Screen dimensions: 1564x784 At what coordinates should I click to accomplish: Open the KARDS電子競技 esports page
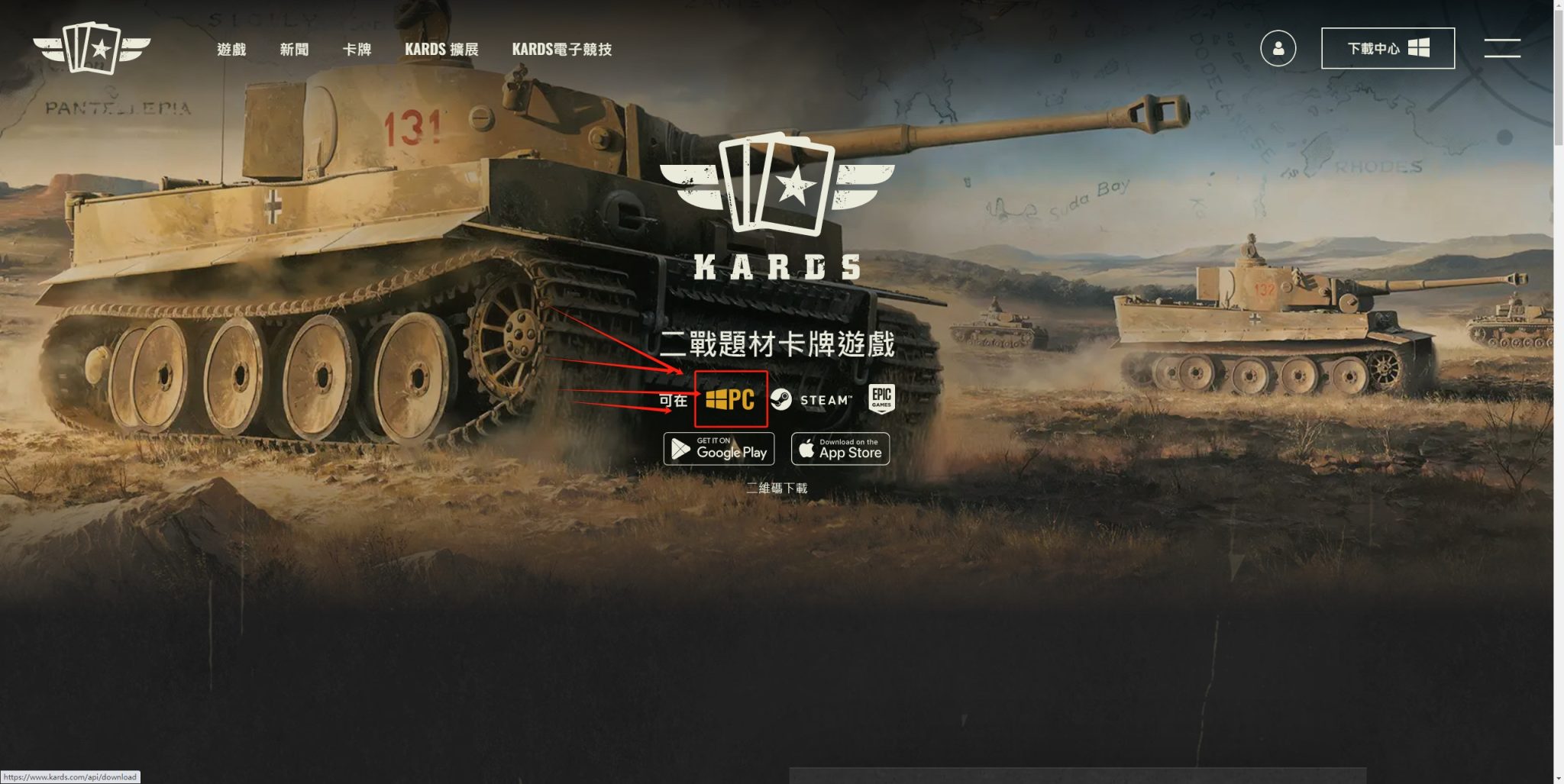(x=561, y=50)
